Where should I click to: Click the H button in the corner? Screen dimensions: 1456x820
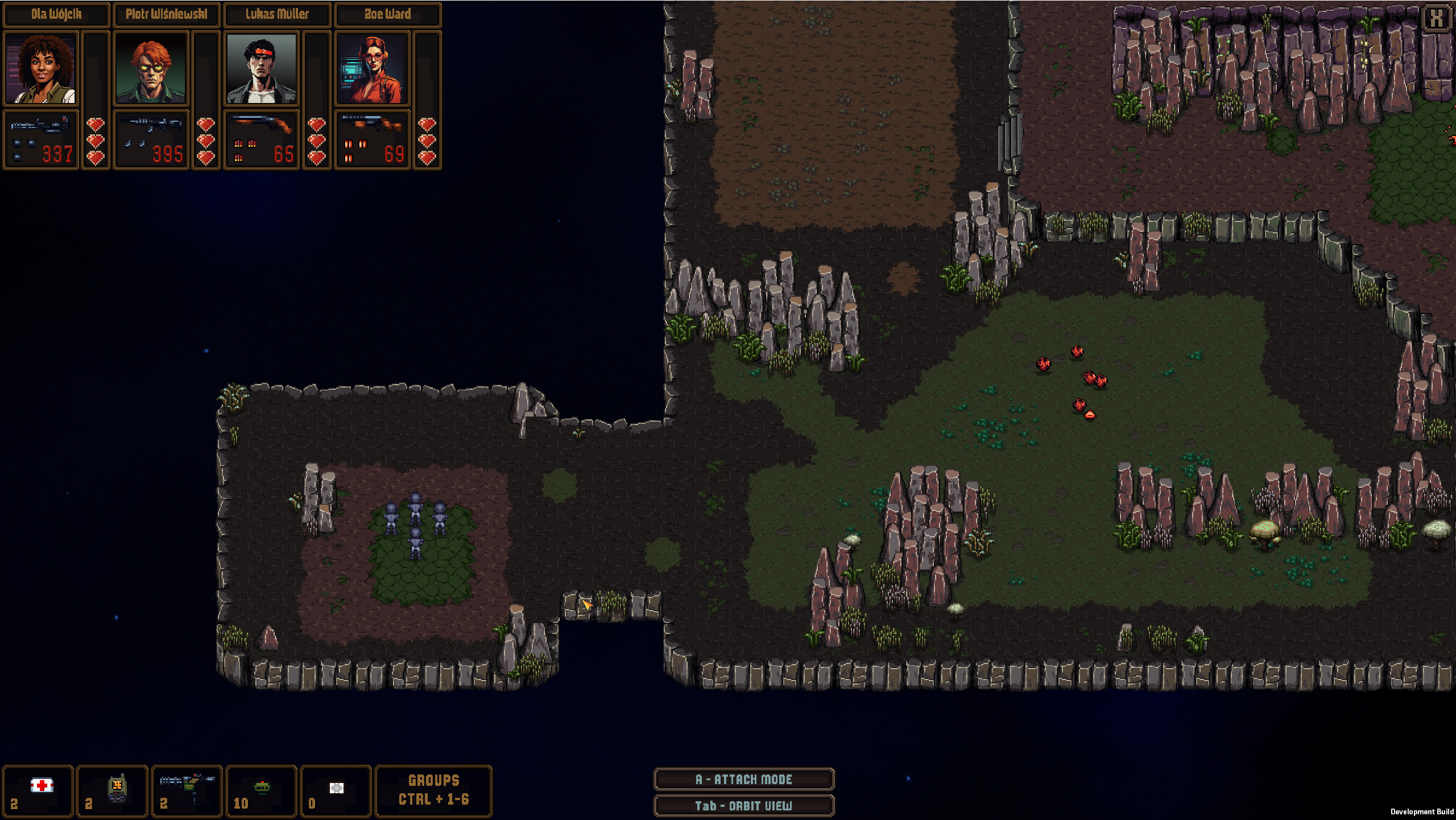[x=1436, y=19]
